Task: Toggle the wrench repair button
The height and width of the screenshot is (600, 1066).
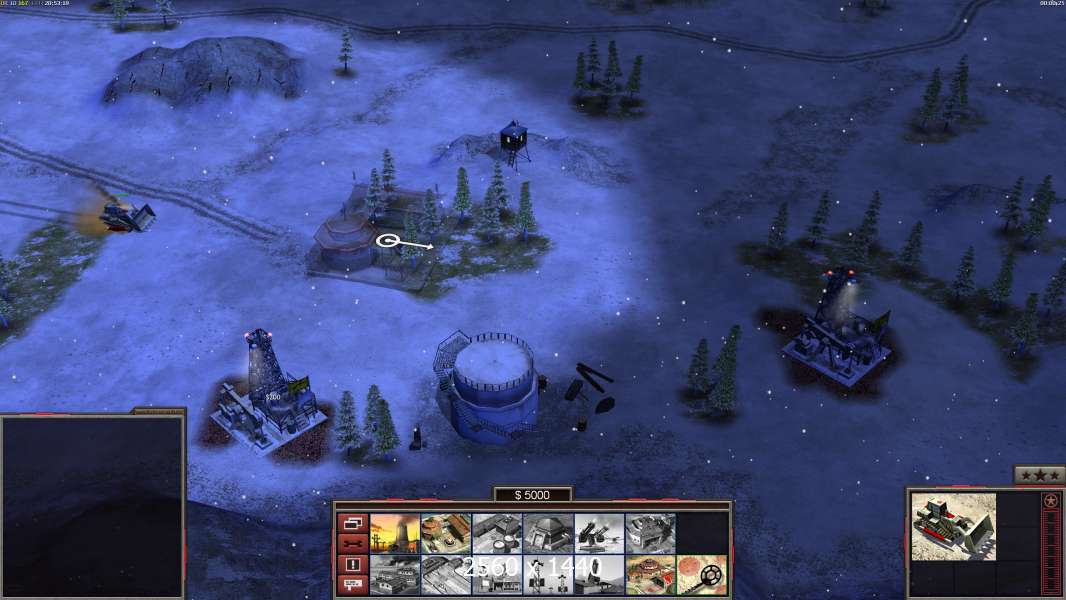Action: [352, 544]
